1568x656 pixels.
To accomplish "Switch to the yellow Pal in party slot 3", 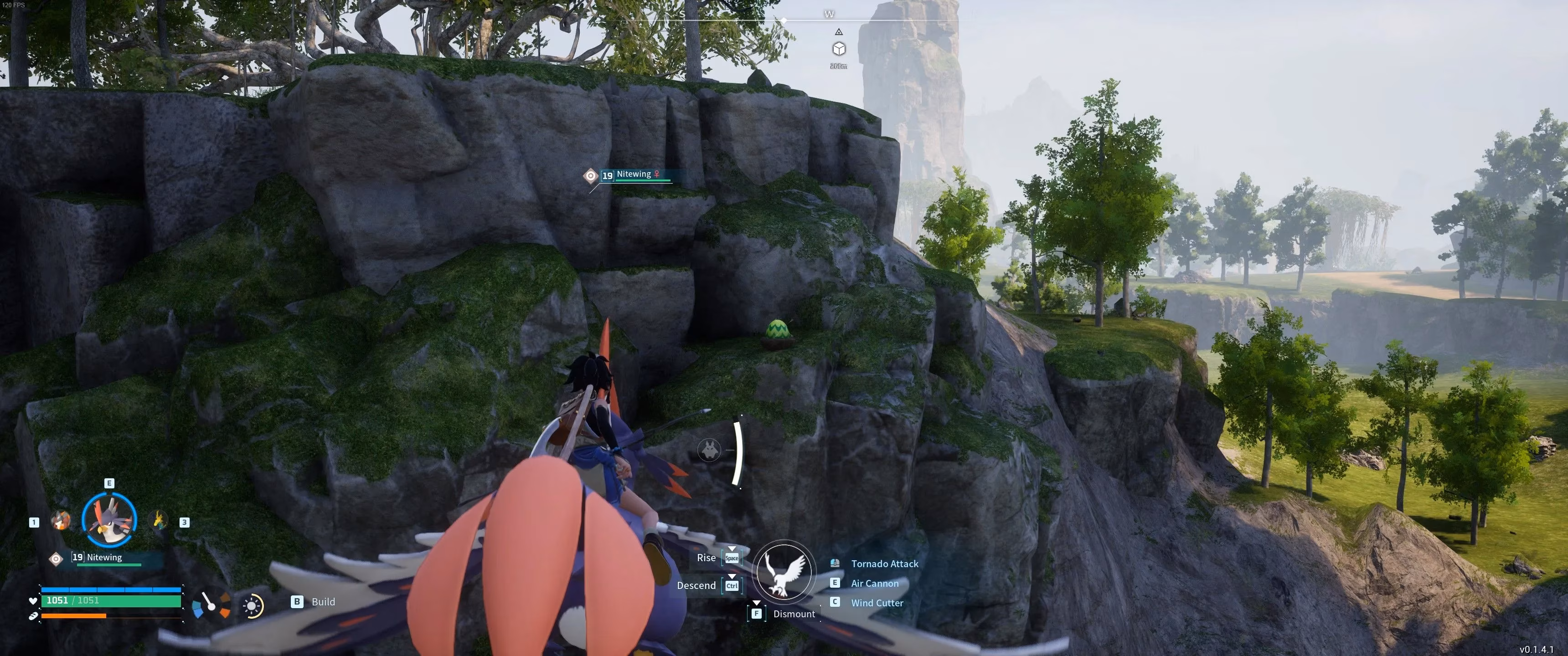I will [x=159, y=520].
